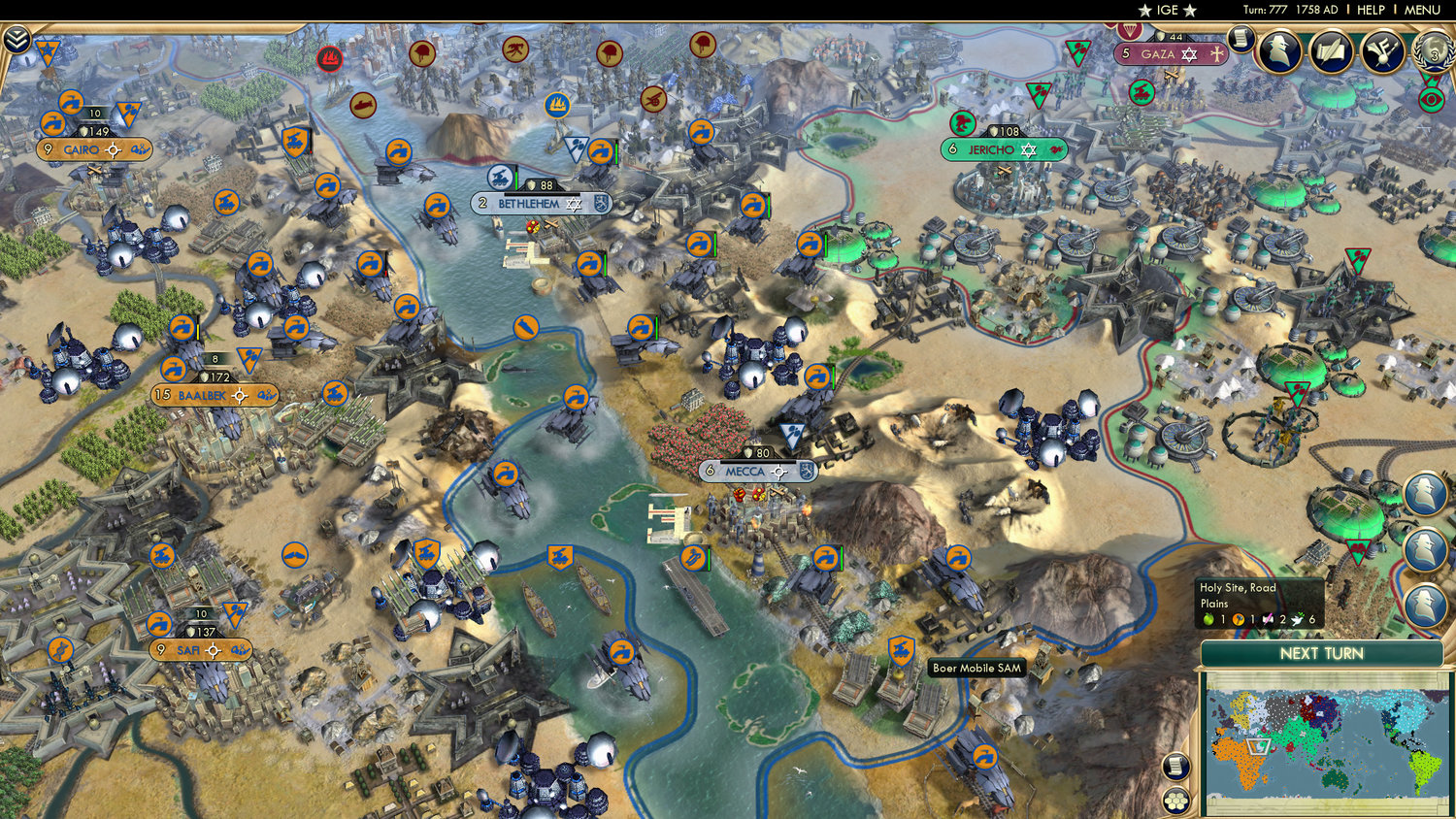This screenshot has width=1456, height=819.
Task: Open the Espionage overview spy icon
Action: click(x=1281, y=52)
